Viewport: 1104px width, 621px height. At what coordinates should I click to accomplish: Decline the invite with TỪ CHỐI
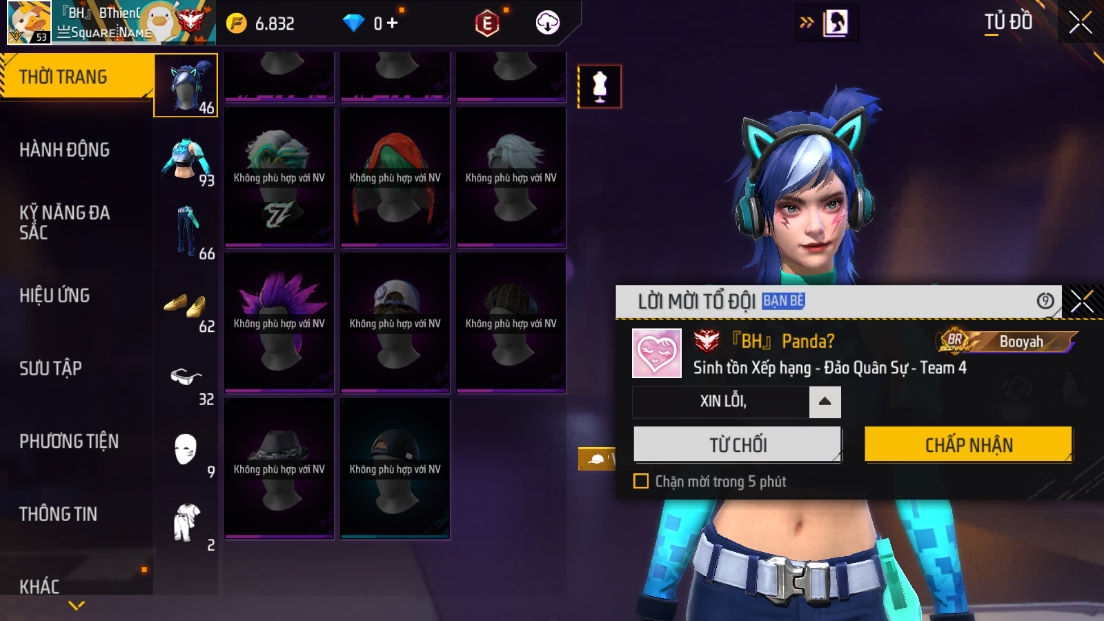(737, 445)
